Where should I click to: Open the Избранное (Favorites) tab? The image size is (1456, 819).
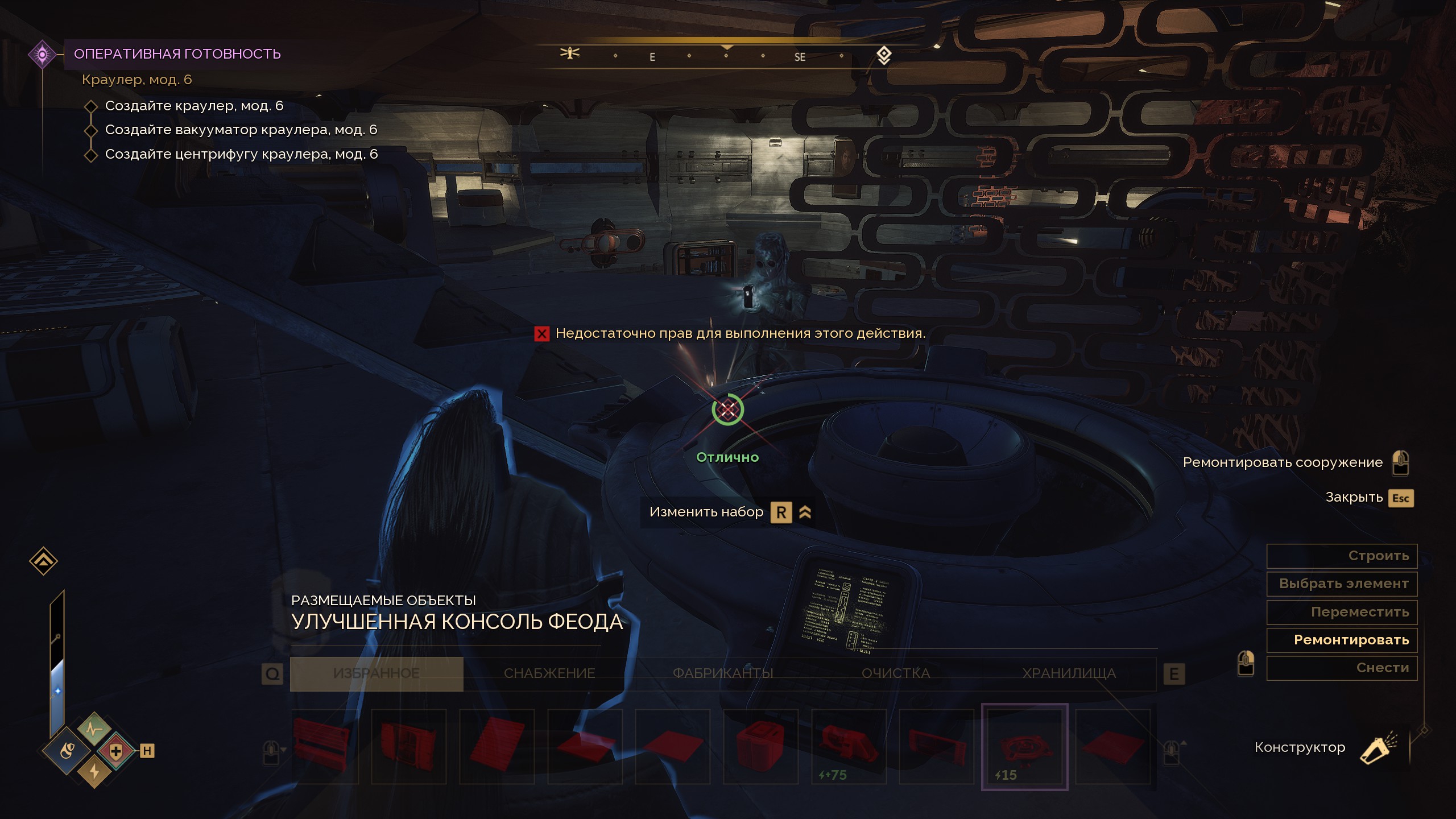(x=377, y=673)
